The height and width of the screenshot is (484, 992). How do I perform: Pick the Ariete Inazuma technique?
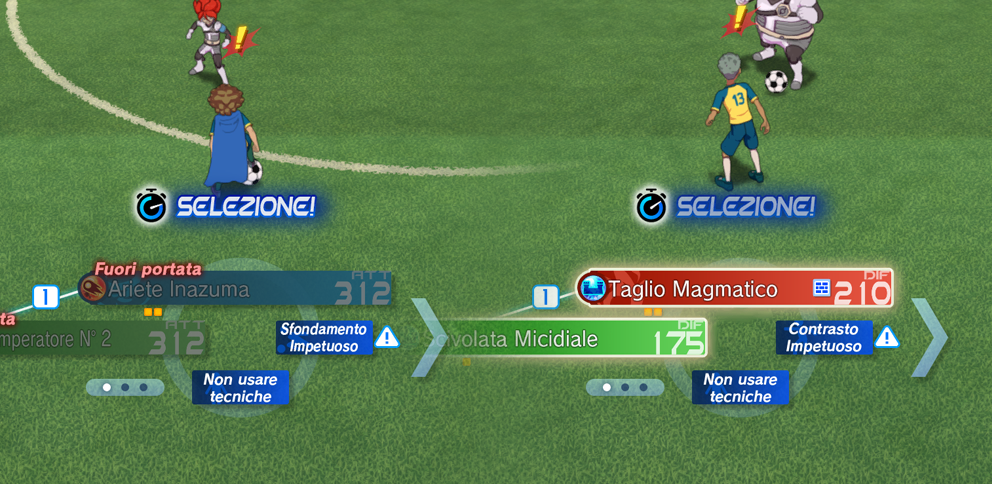click(x=235, y=290)
